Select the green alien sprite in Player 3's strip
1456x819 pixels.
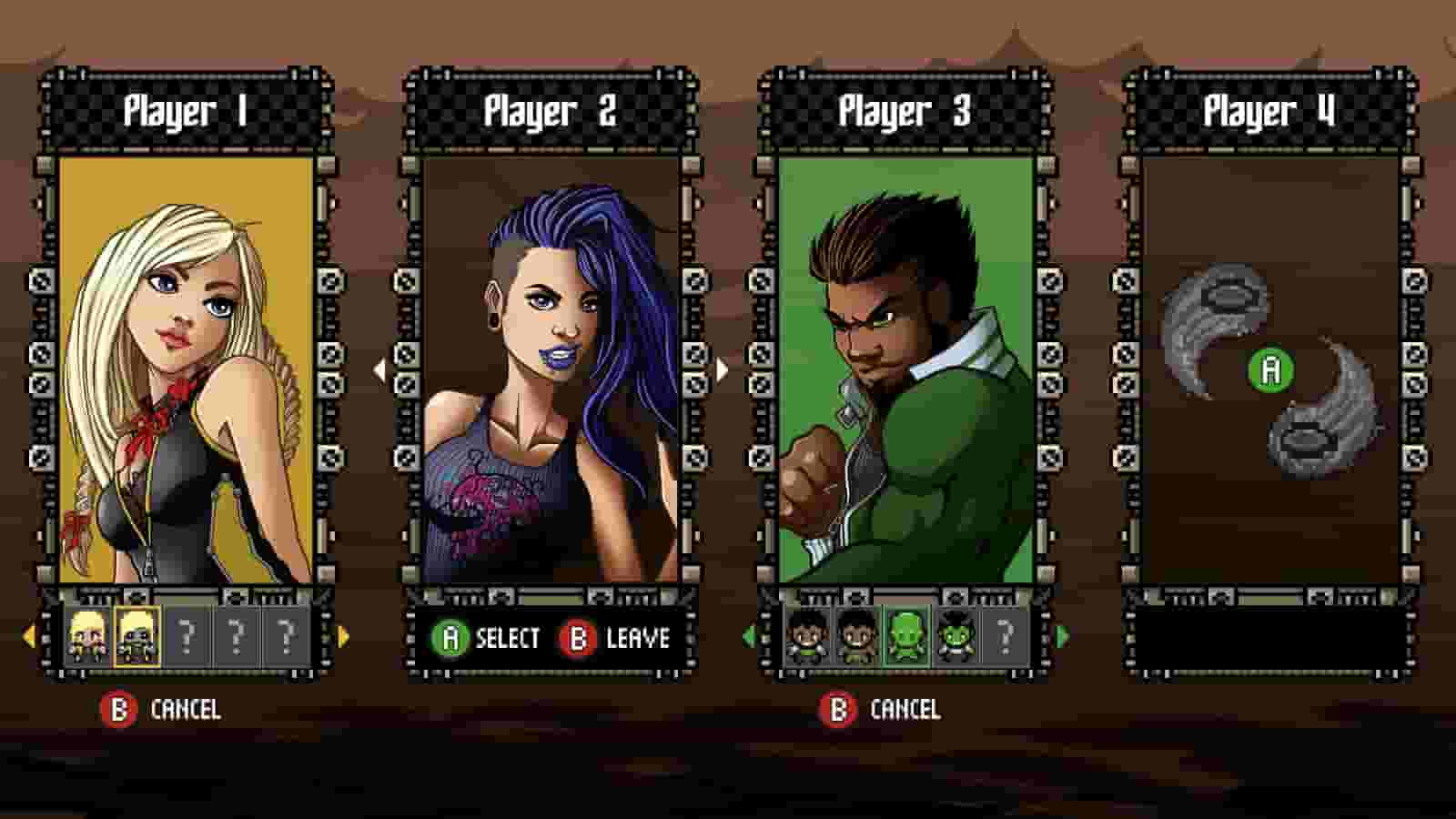click(906, 637)
